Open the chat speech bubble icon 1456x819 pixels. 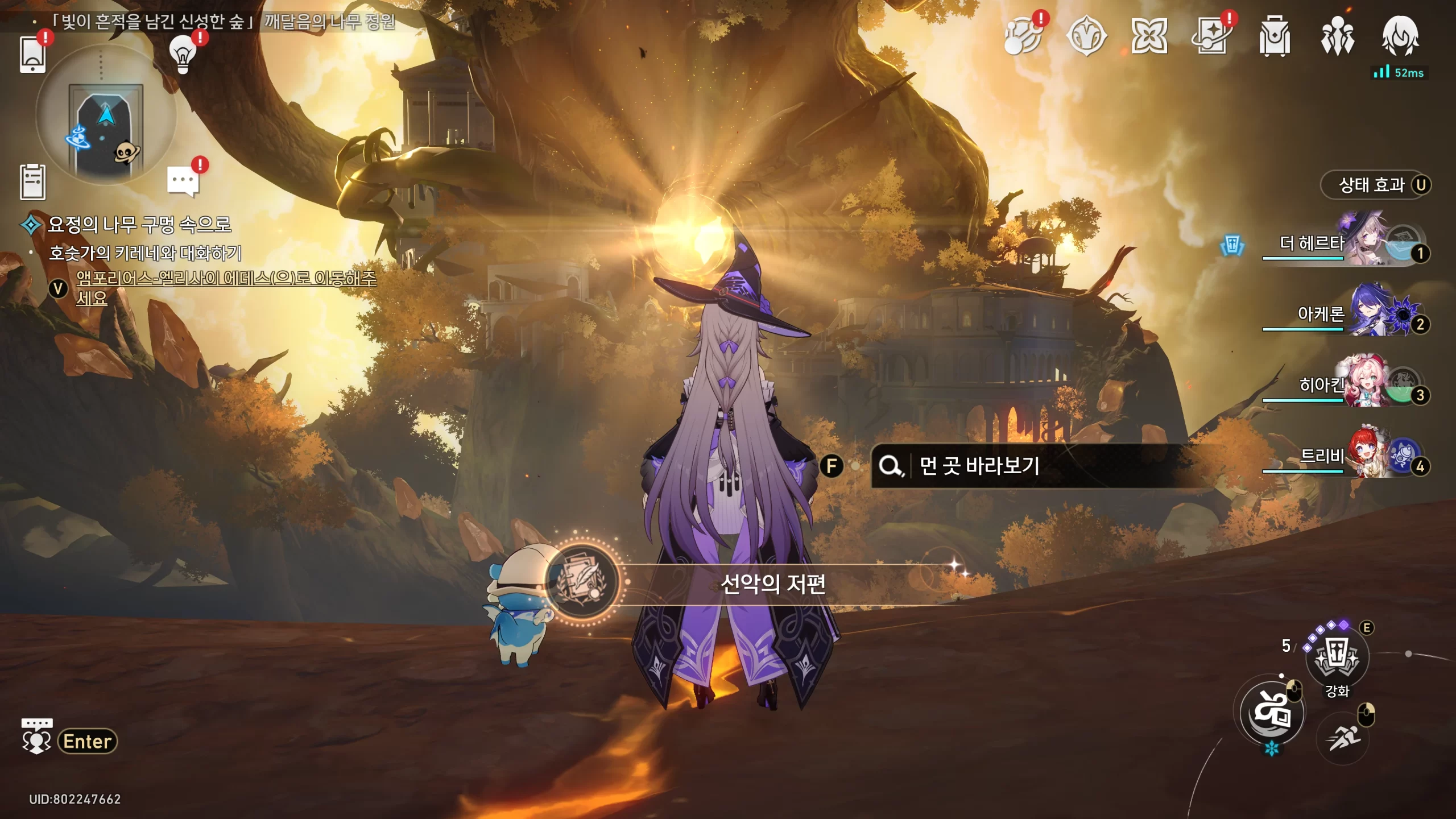coord(183,181)
